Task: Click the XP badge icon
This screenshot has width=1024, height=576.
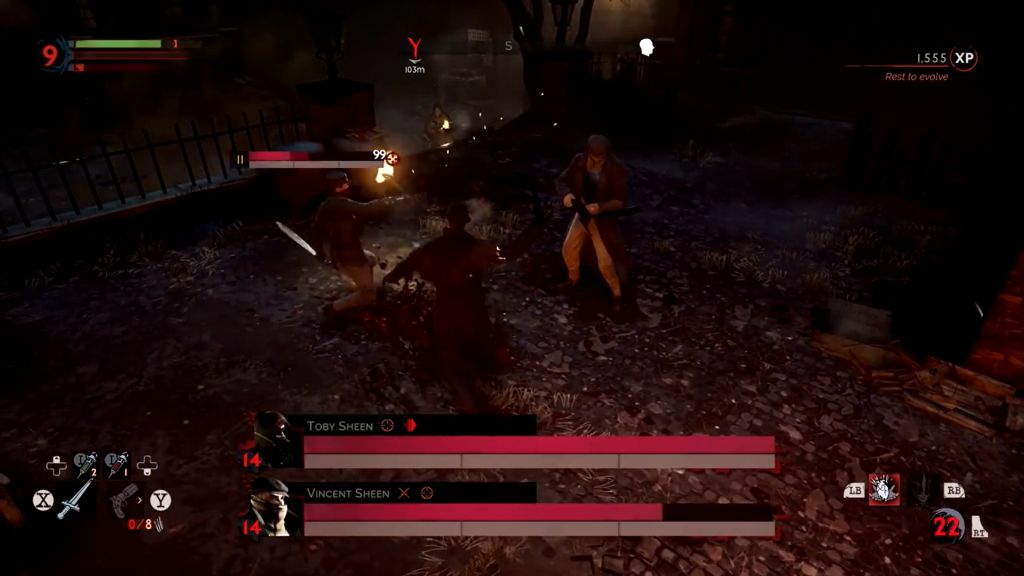Action: 964,59
